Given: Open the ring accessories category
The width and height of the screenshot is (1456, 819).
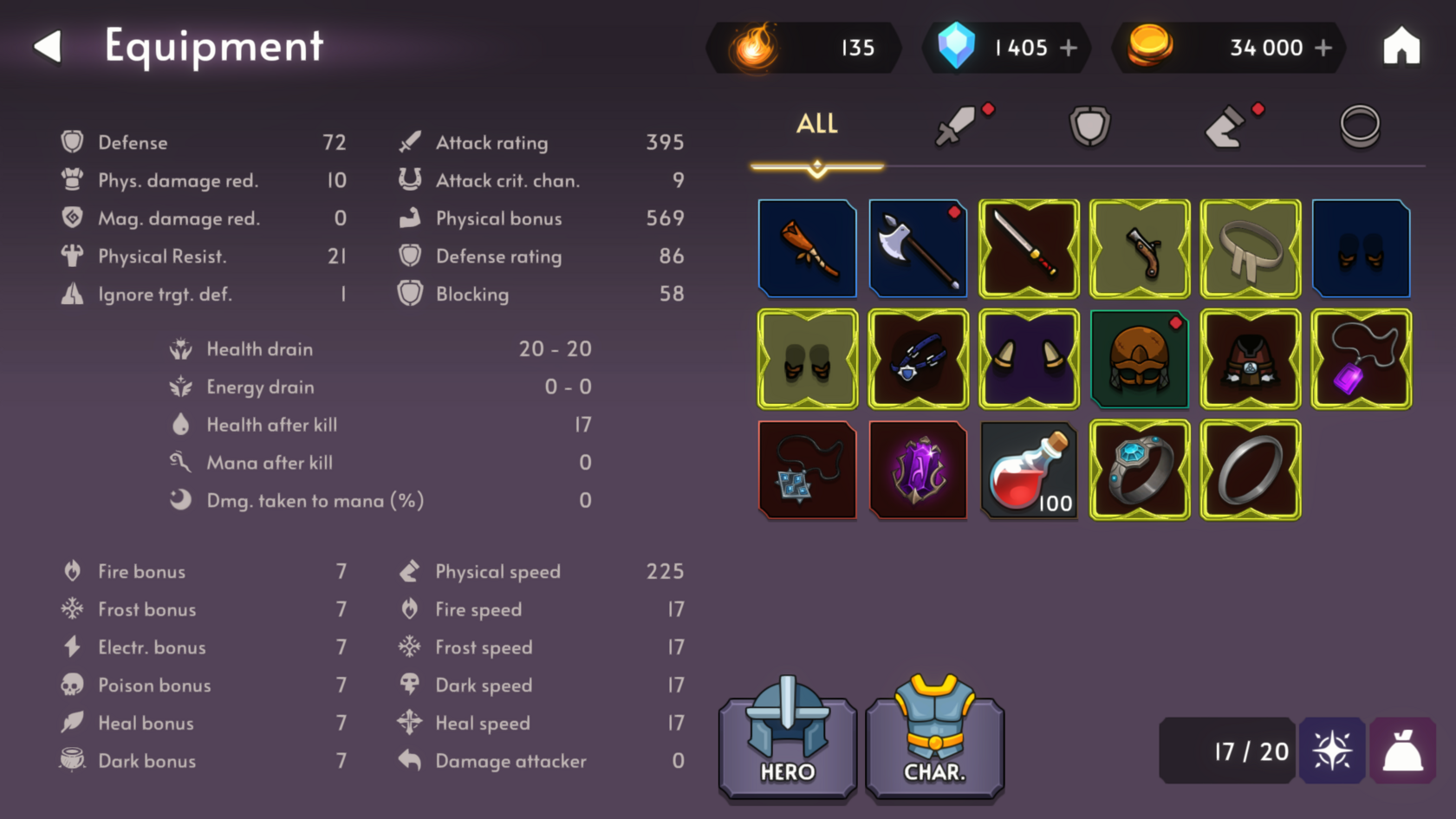Looking at the screenshot, I should [1359, 127].
